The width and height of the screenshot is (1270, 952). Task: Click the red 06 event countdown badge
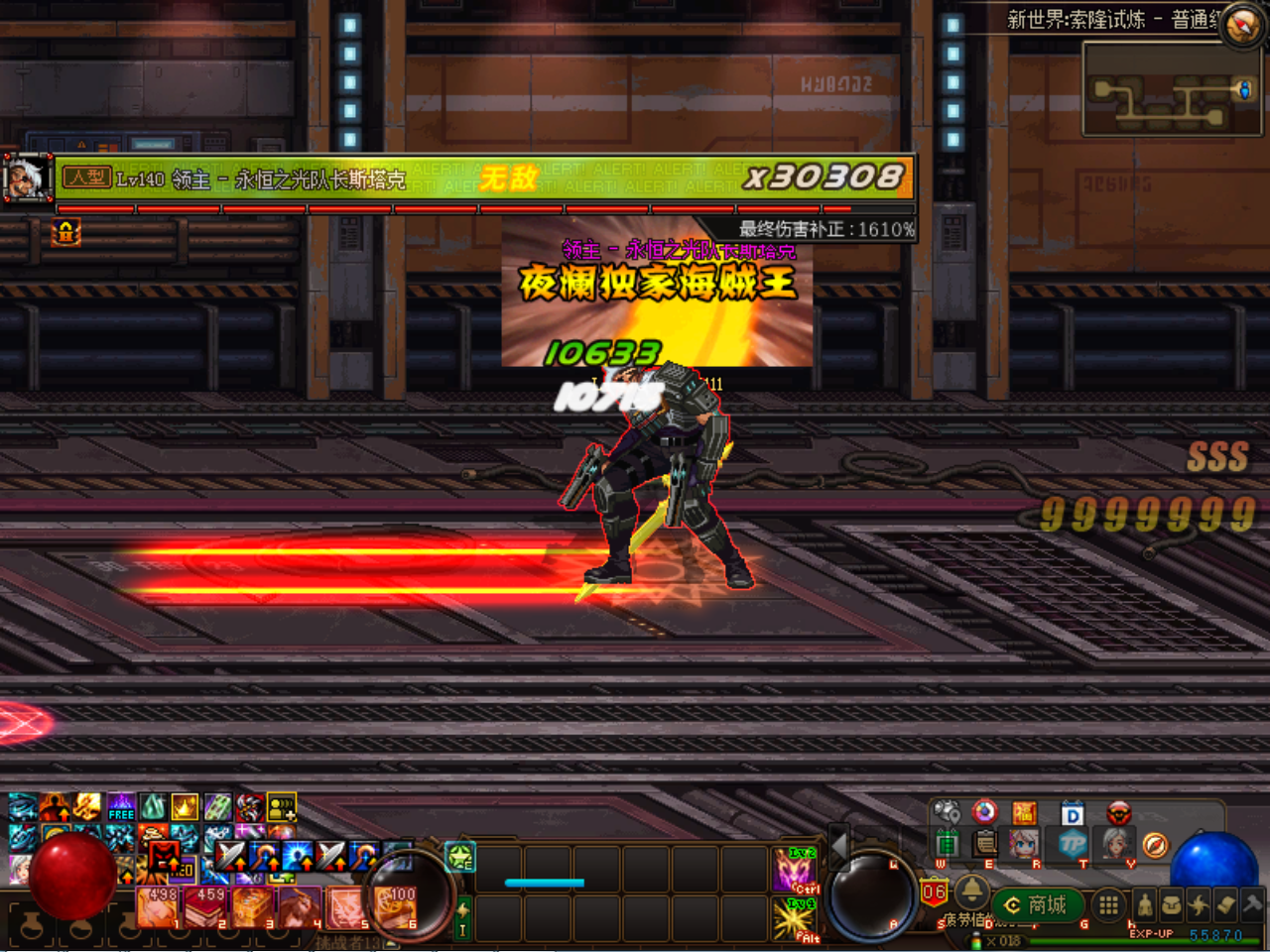point(934,891)
